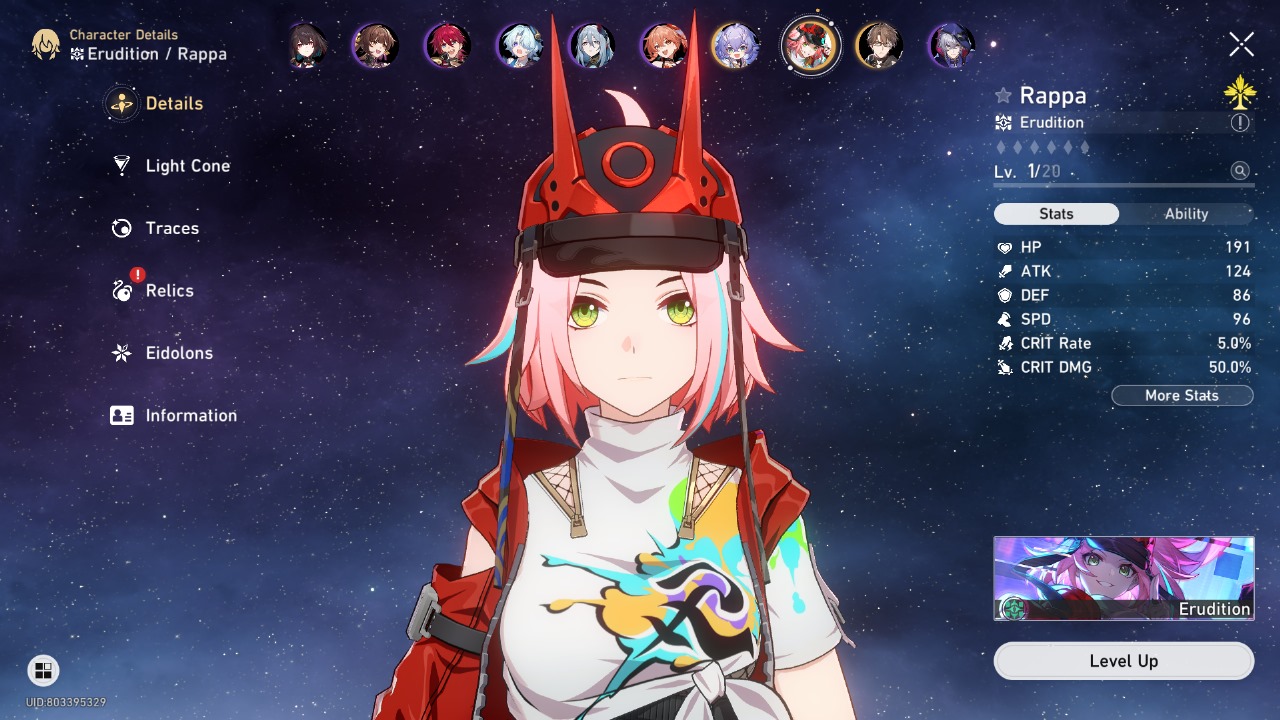
Task: Toggle the favorite star beside Rappa's name
Action: (x=1003, y=96)
